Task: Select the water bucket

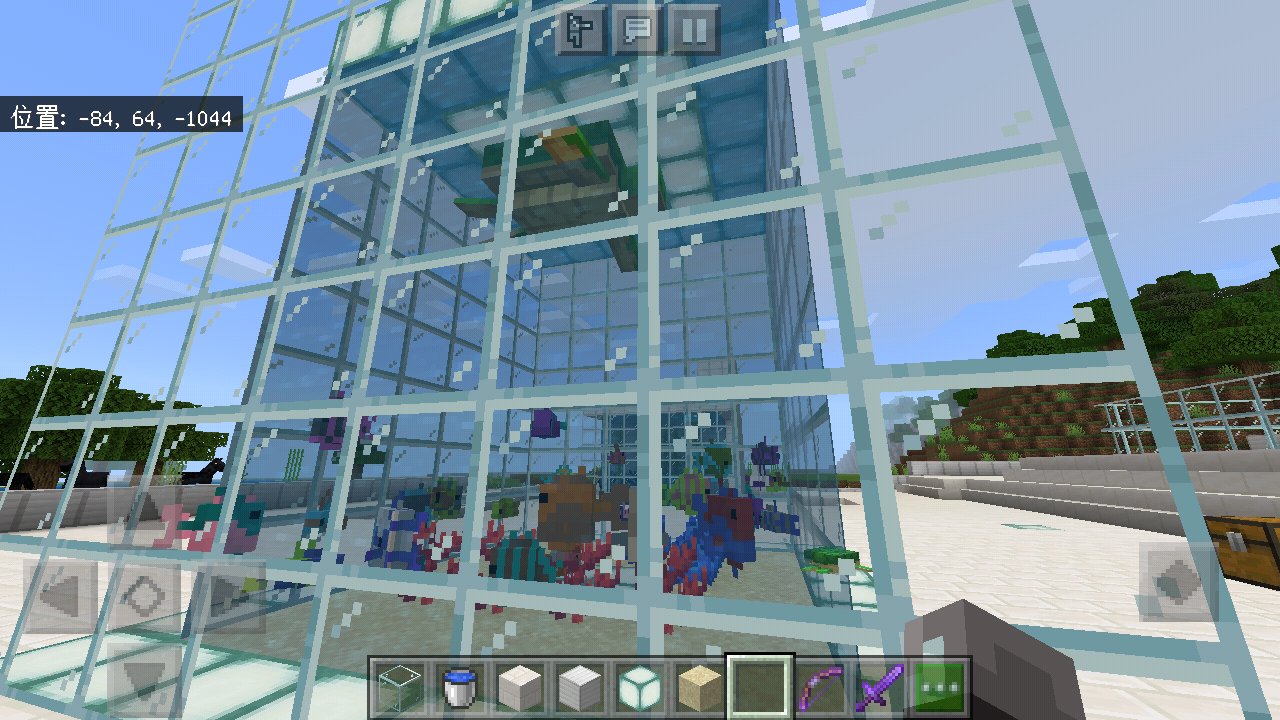Action: (x=461, y=685)
